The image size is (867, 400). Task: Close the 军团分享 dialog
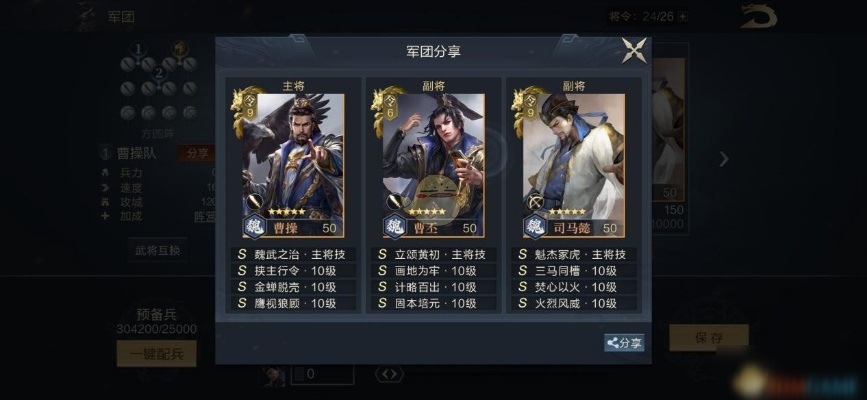point(634,50)
